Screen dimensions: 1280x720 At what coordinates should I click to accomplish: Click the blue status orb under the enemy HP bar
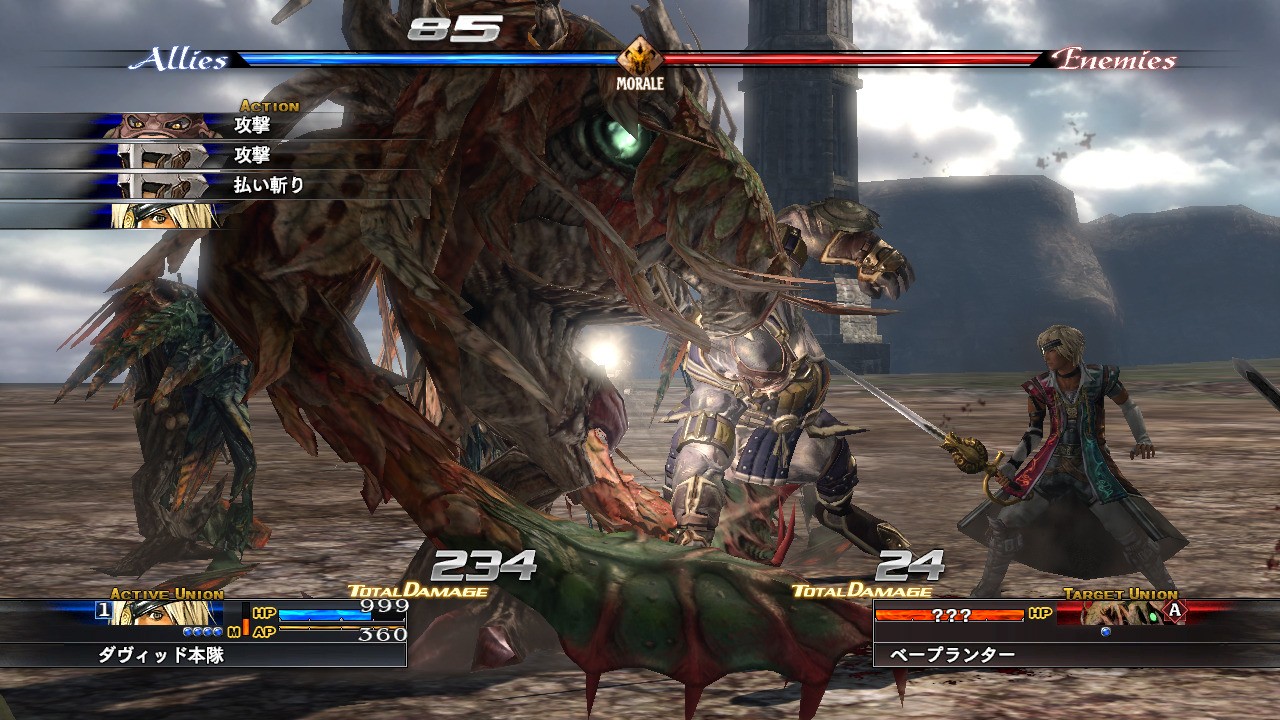click(1106, 631)
